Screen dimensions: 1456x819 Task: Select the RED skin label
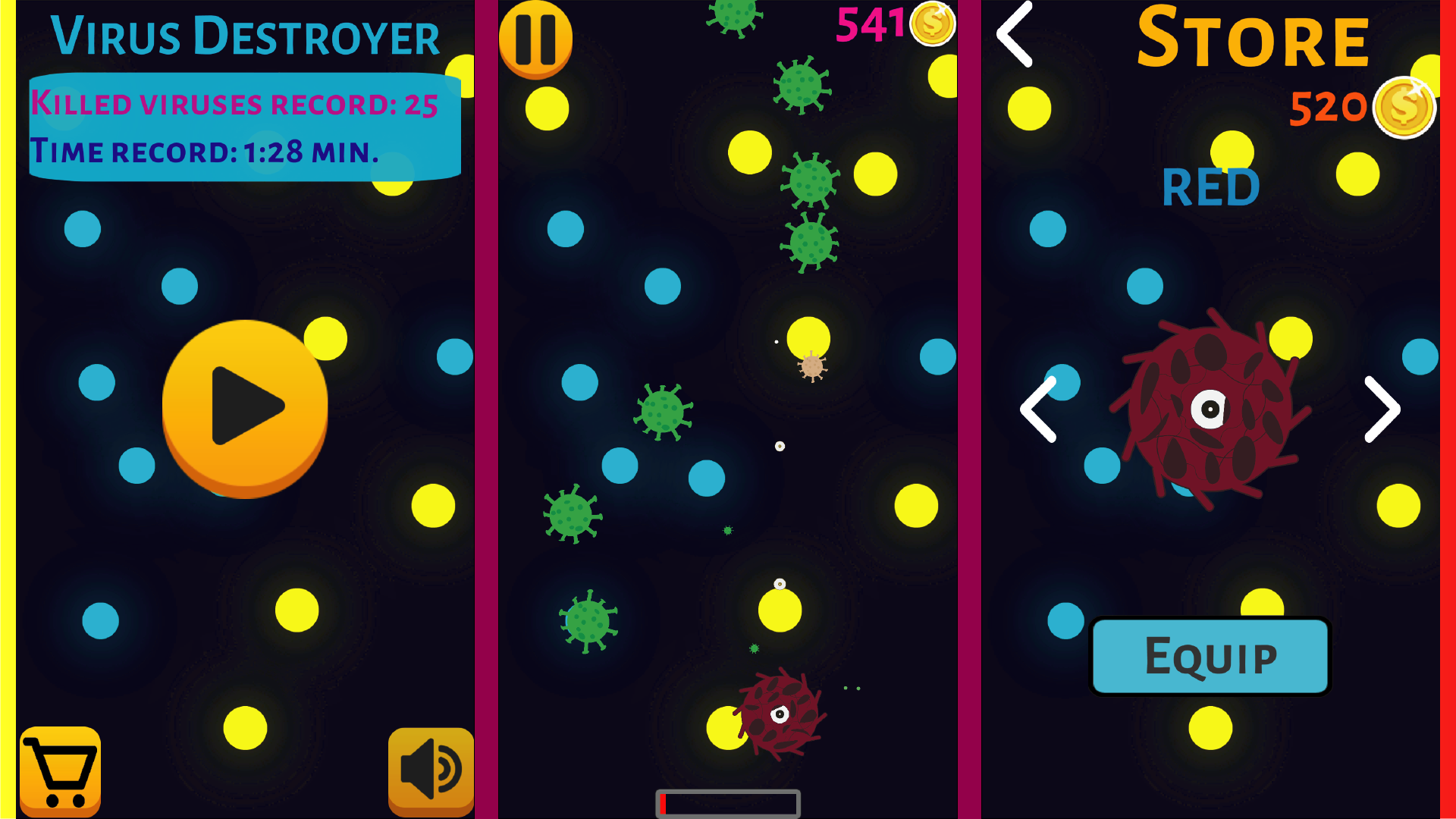[1210, 187]
